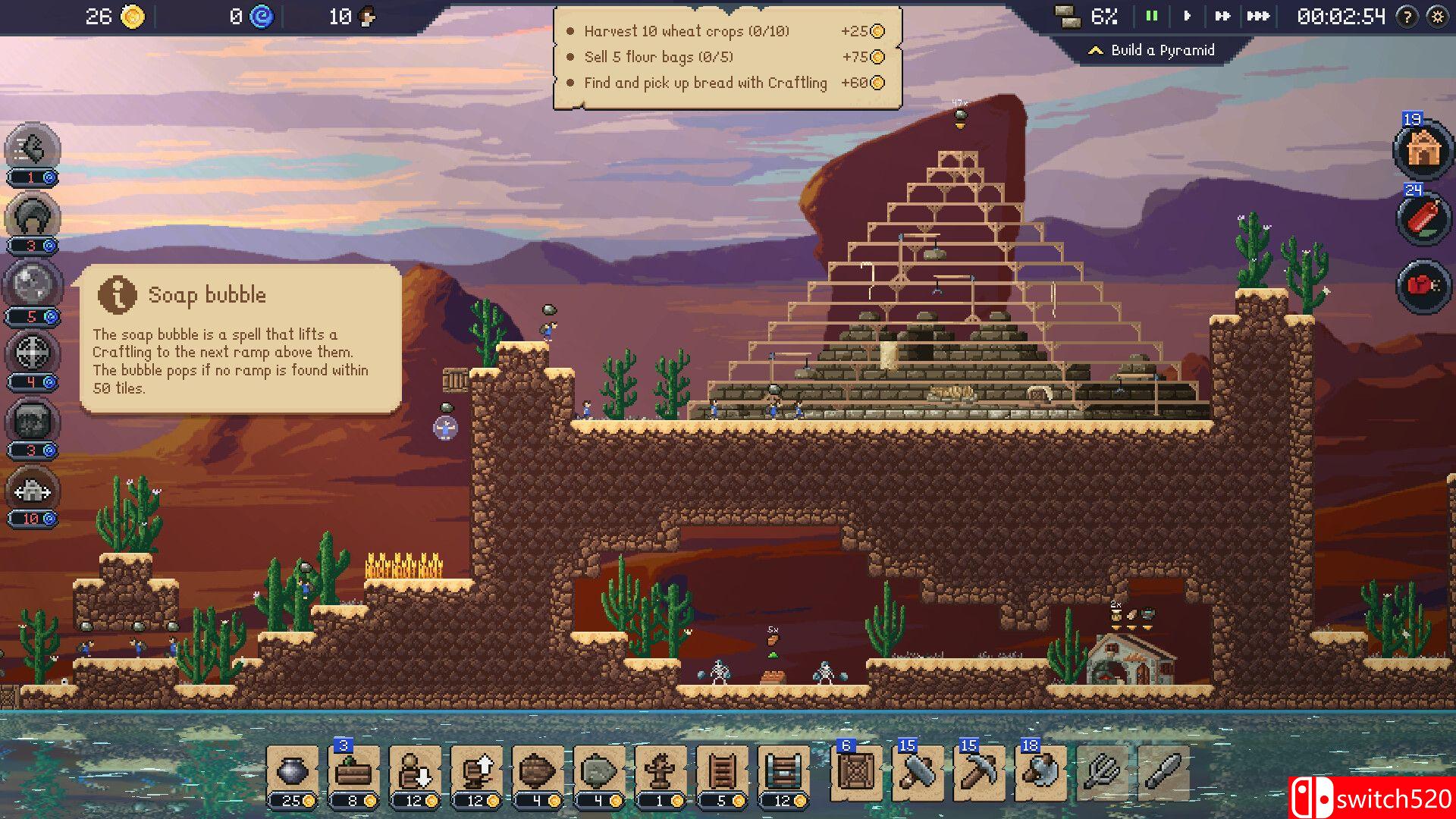
Task: Switch to triple fast-forward speed
Action: [1258, 16]
